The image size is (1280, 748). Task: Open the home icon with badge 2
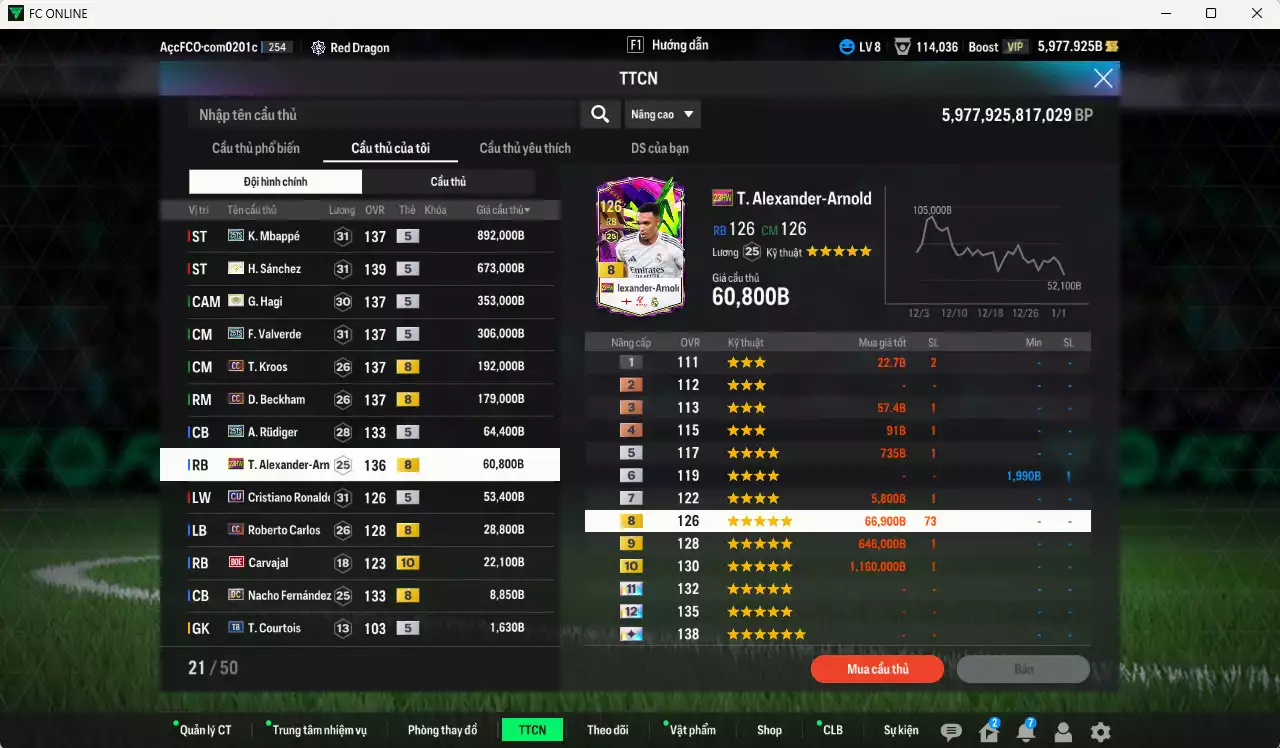(x=988, y=732)
